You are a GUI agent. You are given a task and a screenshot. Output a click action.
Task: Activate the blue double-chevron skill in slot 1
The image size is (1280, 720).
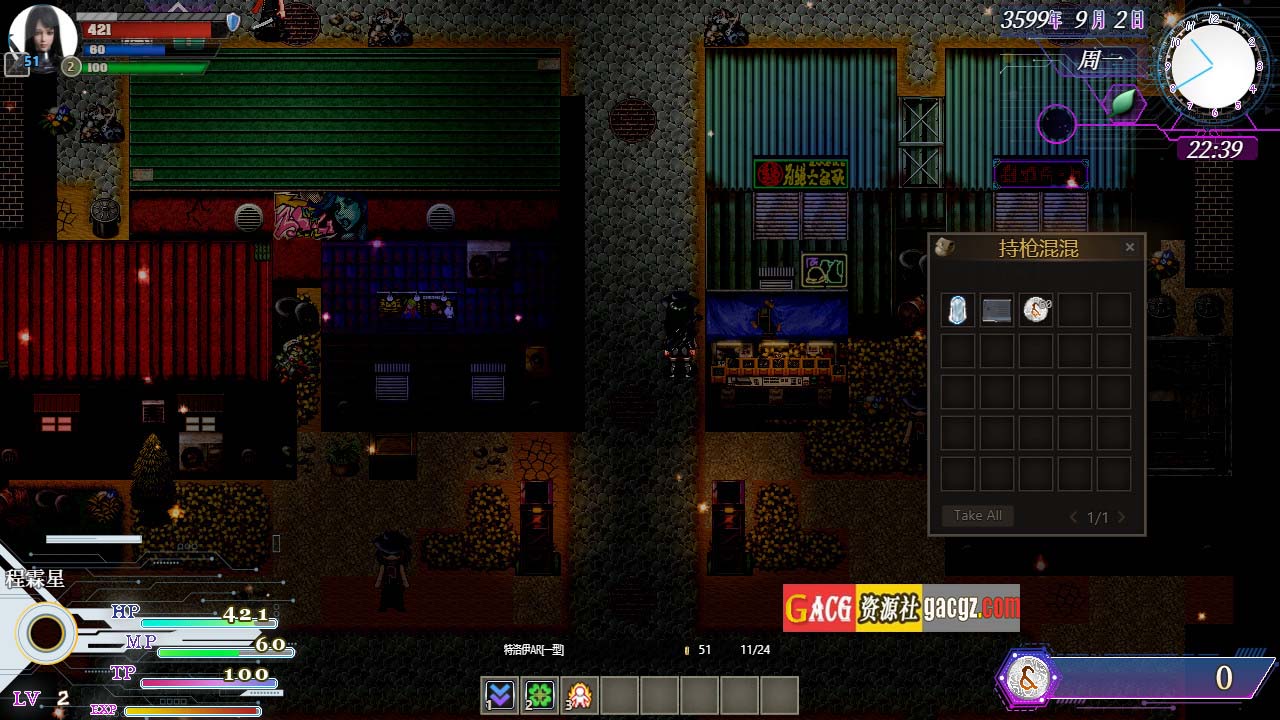click(499, 694)
